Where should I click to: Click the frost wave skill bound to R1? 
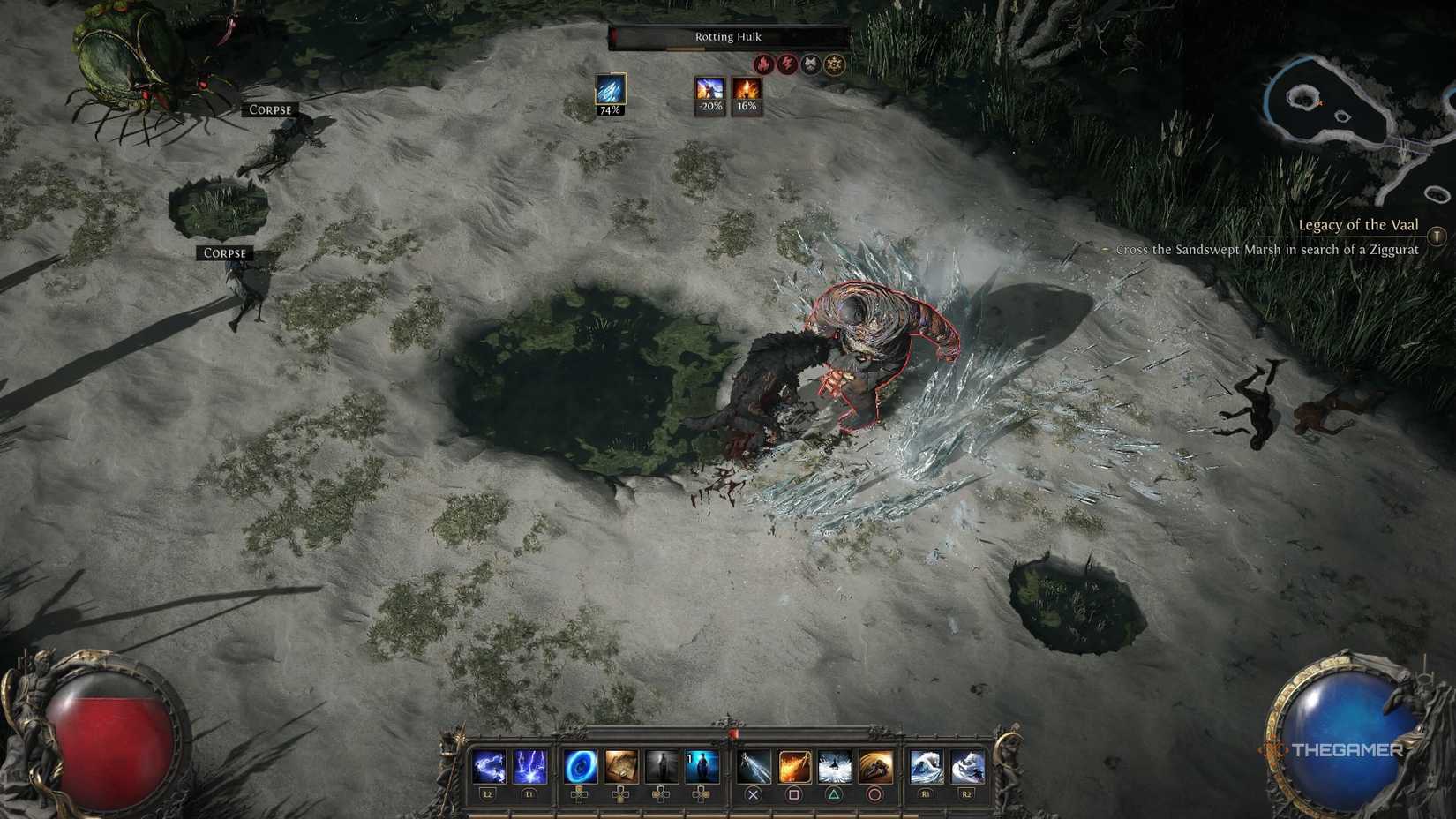(x=926, y=766)
